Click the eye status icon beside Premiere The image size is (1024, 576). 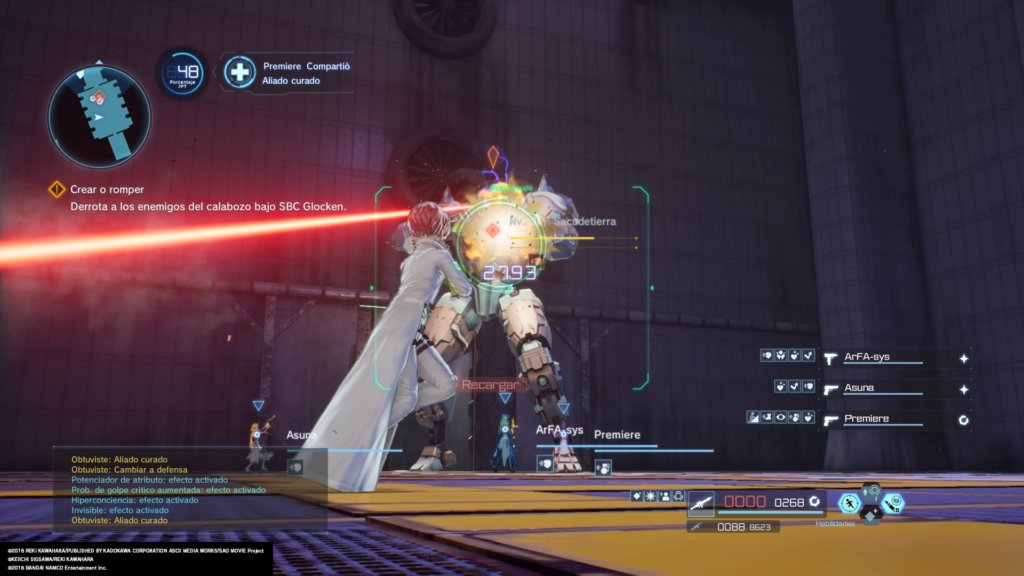pos(779,418)
